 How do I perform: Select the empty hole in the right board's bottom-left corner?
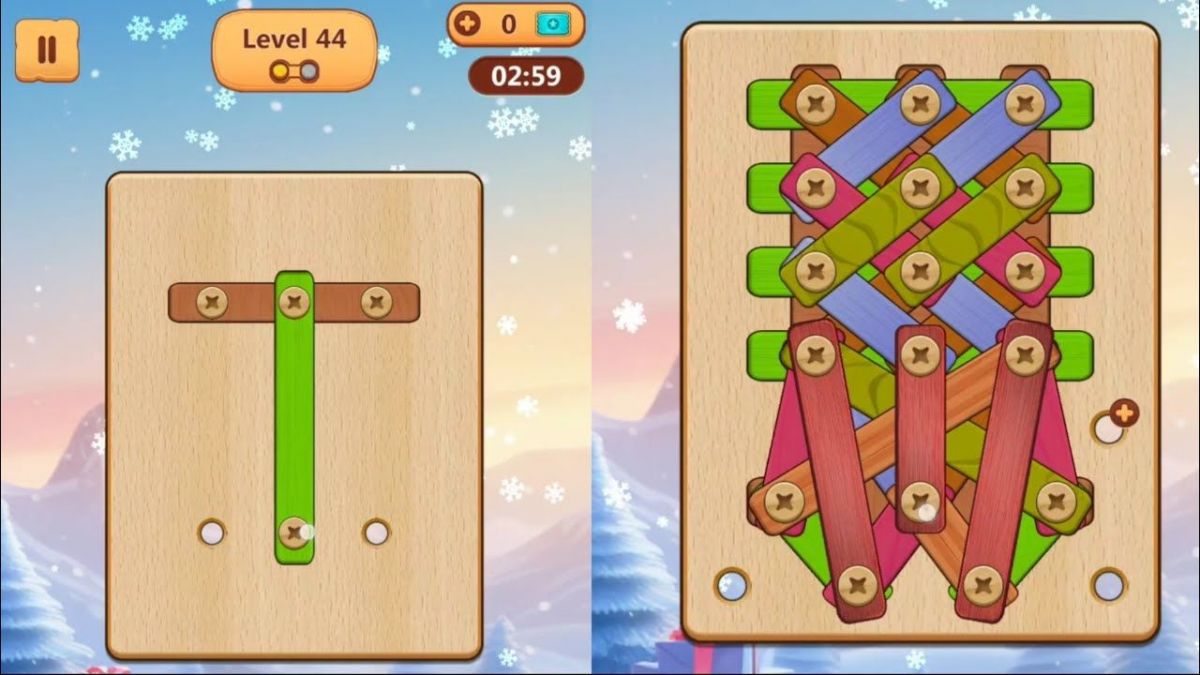(732, 585)
